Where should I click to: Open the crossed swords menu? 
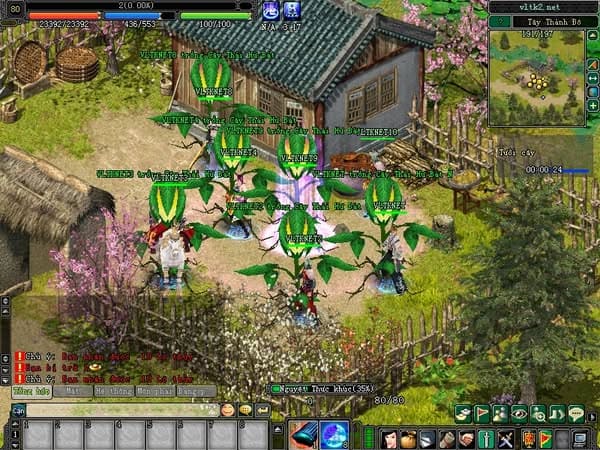coord(506,438)
